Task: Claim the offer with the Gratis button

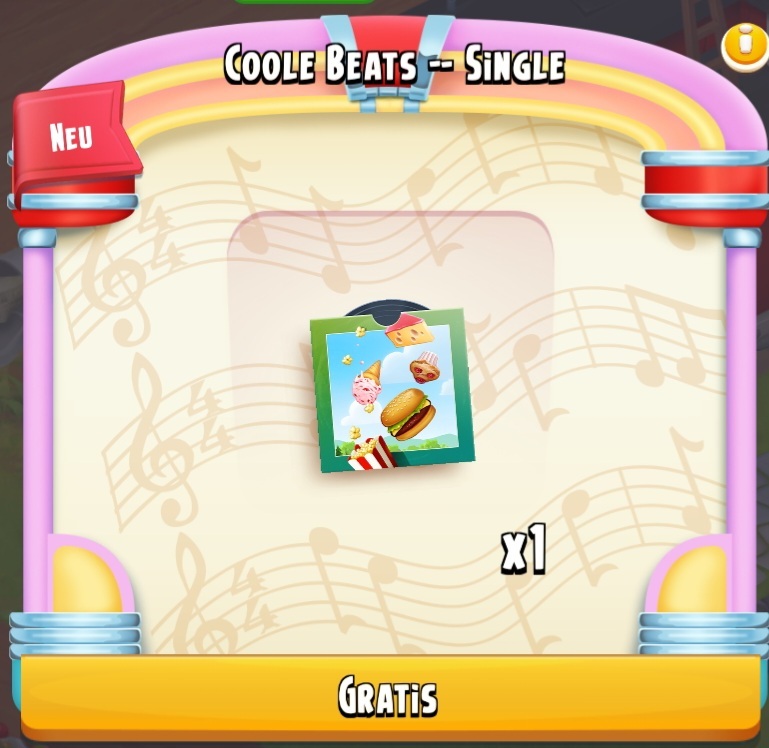Action: coord(388,696)
